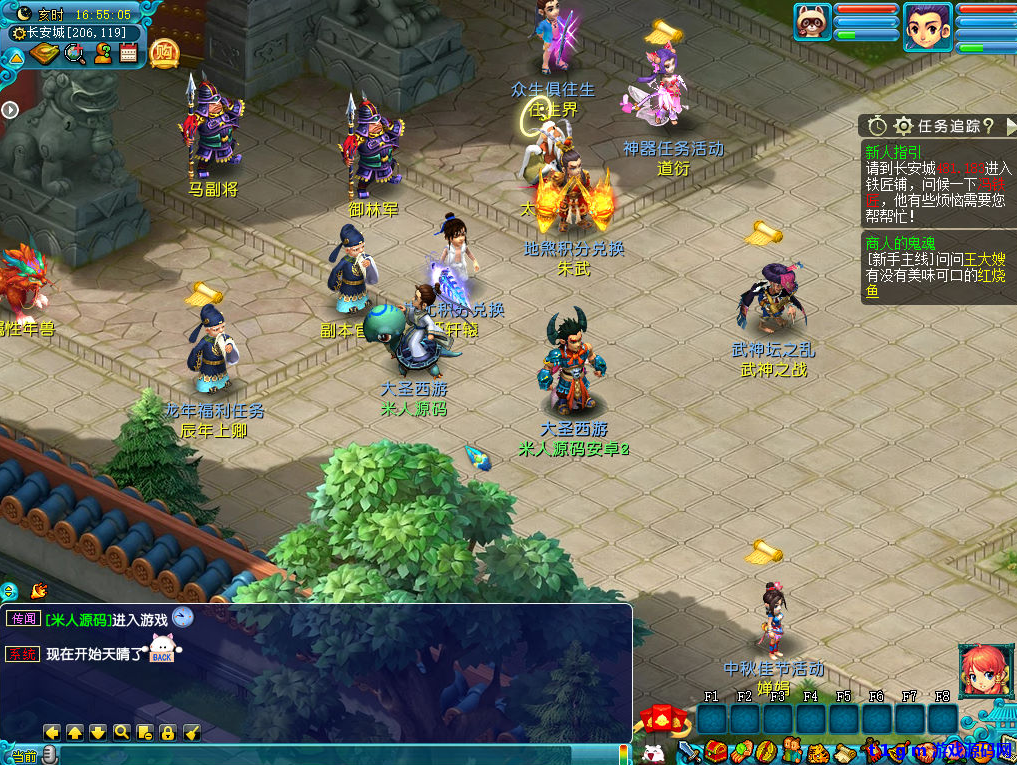Open the player character portrait
Screen dimensions: 1017x765
point(927,26)
